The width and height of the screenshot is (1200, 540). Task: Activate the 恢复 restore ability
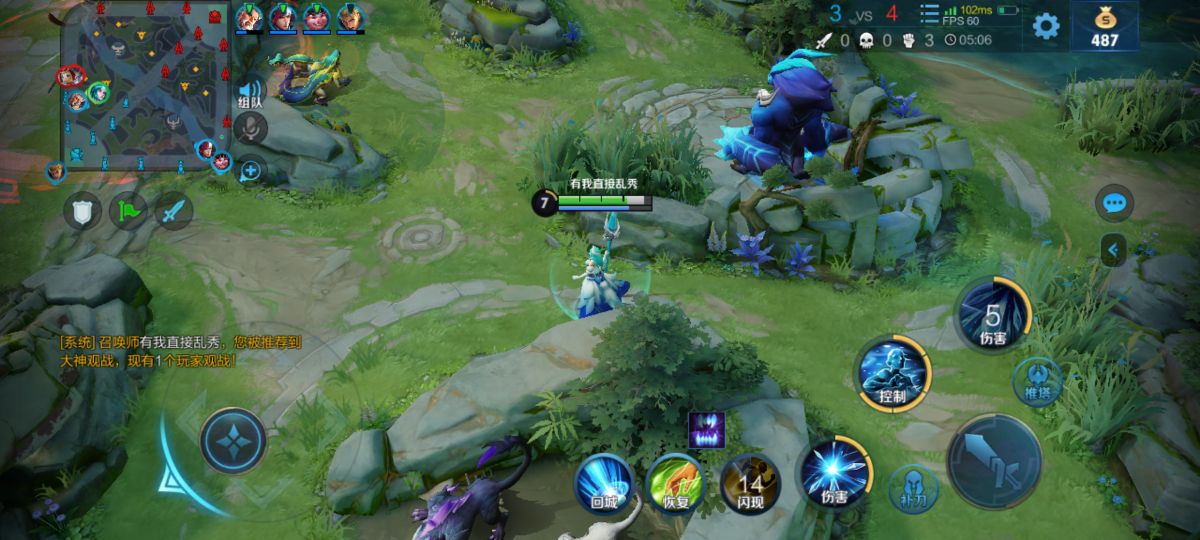click(x=675, y=484)
